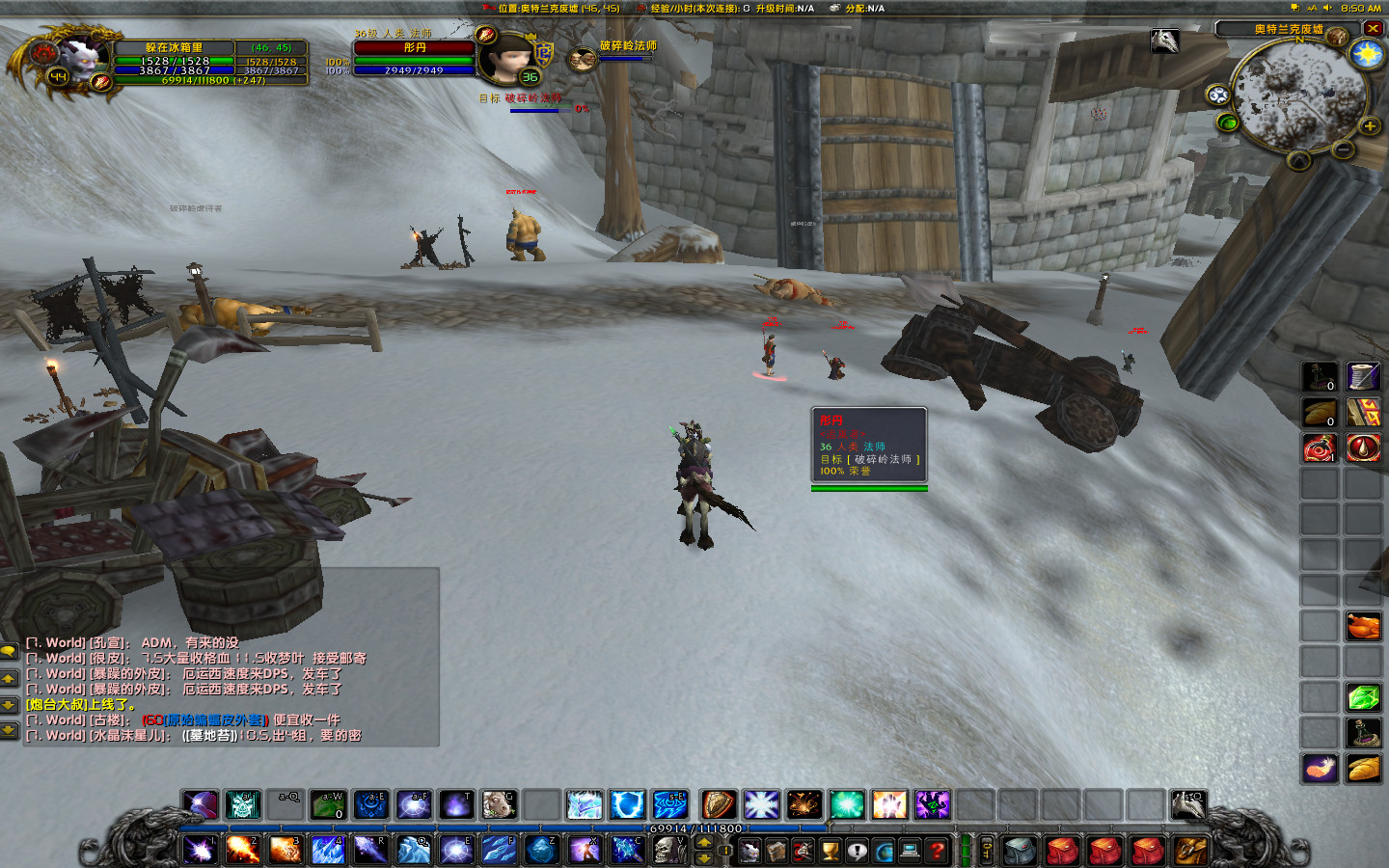Image resolution: width=1389 pixels, height=868 pixels.
Task: Click the trophy icon in the micro menu bar
Action: 831,851
